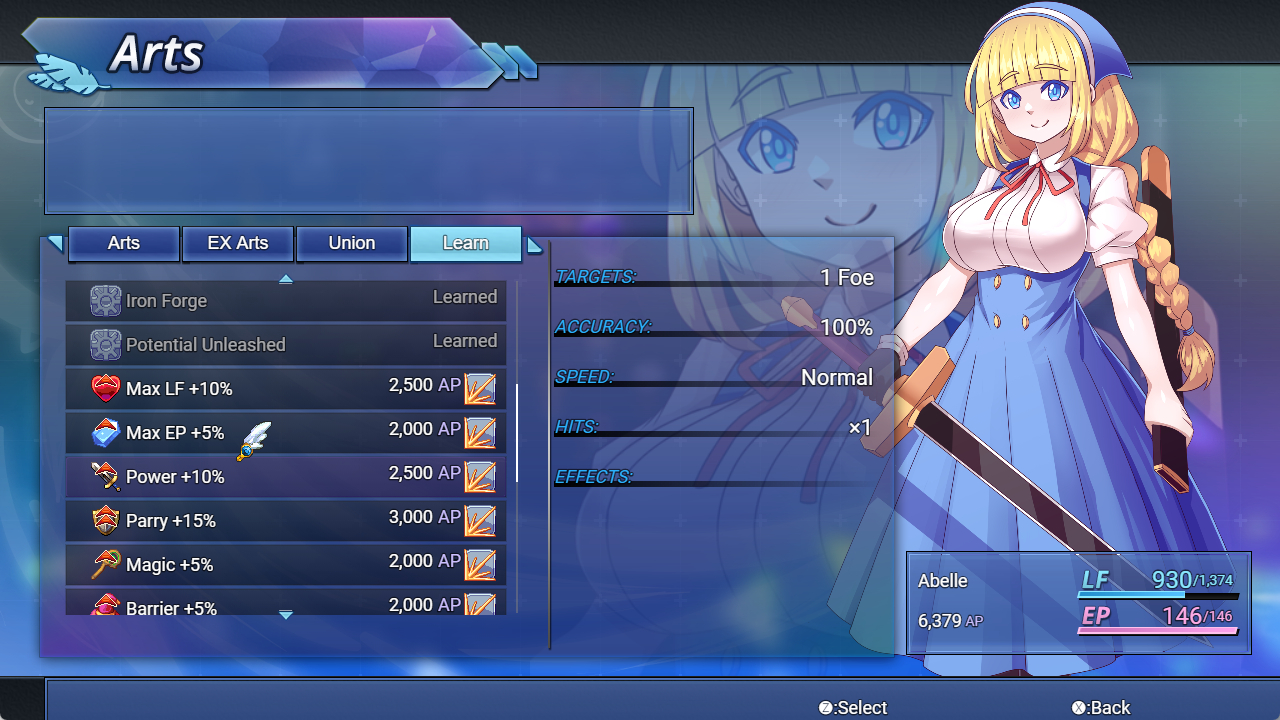Image resolution: width=1280 pixels, height=720 pixels.
Task: Show the Union tab
Action: click(x=352, y=243)
